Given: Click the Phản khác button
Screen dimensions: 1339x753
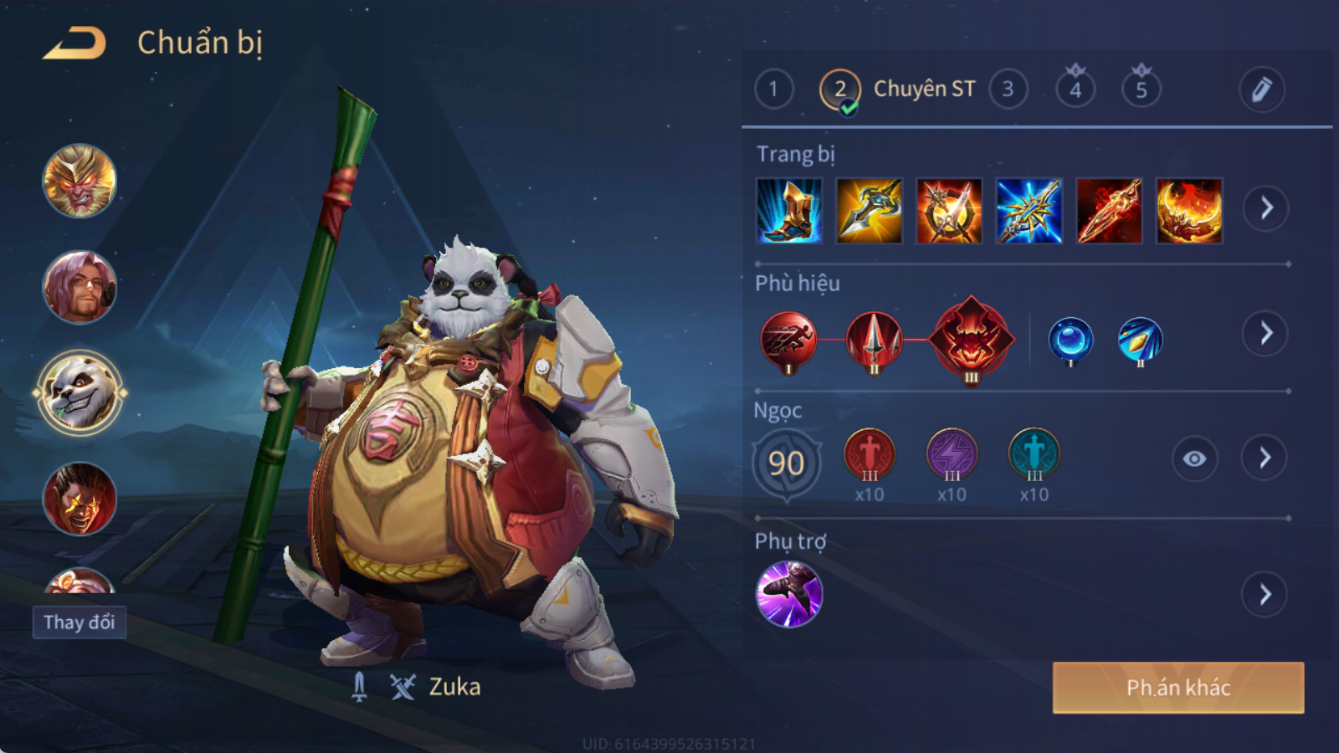Looking at the screenshot, I should [1178, 688].
